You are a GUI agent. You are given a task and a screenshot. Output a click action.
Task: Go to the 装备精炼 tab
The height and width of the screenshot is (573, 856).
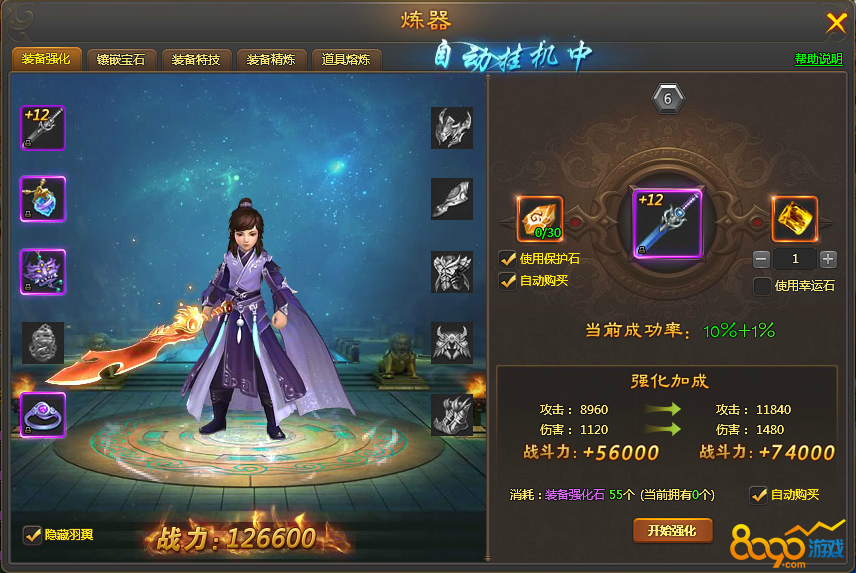271,60
